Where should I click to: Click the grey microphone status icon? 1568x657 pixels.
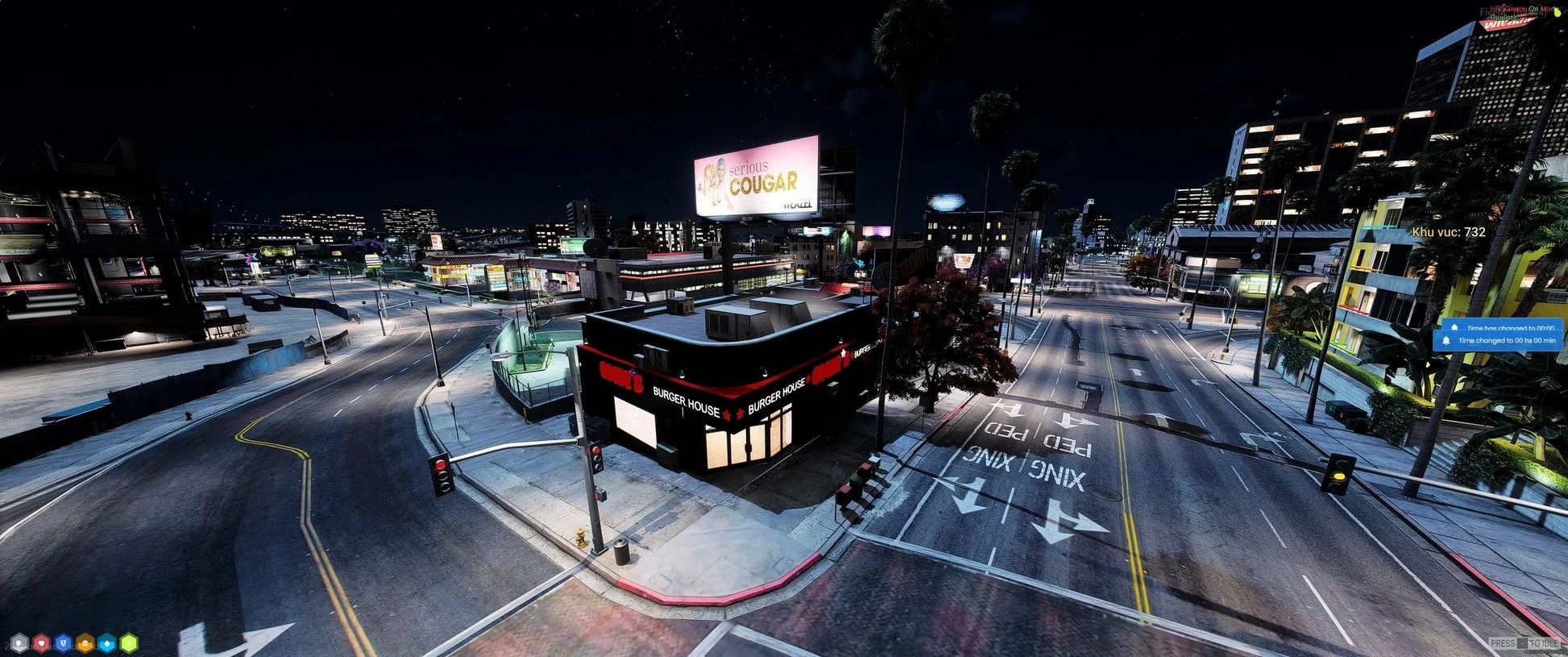coord(19,643)
